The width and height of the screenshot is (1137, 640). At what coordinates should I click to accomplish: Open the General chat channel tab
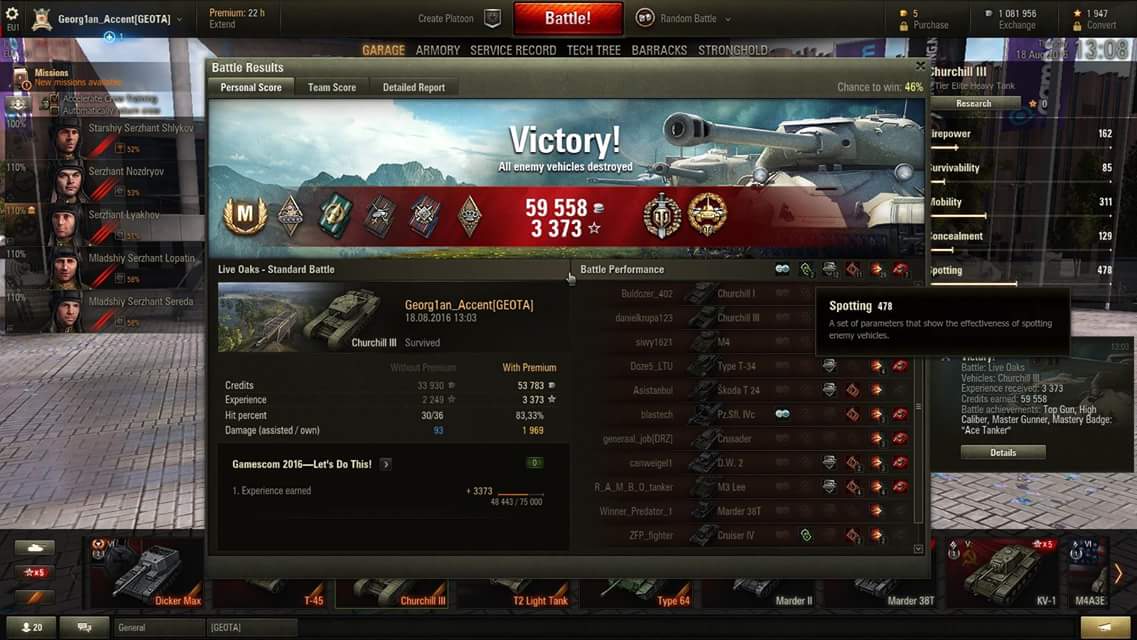160,628
